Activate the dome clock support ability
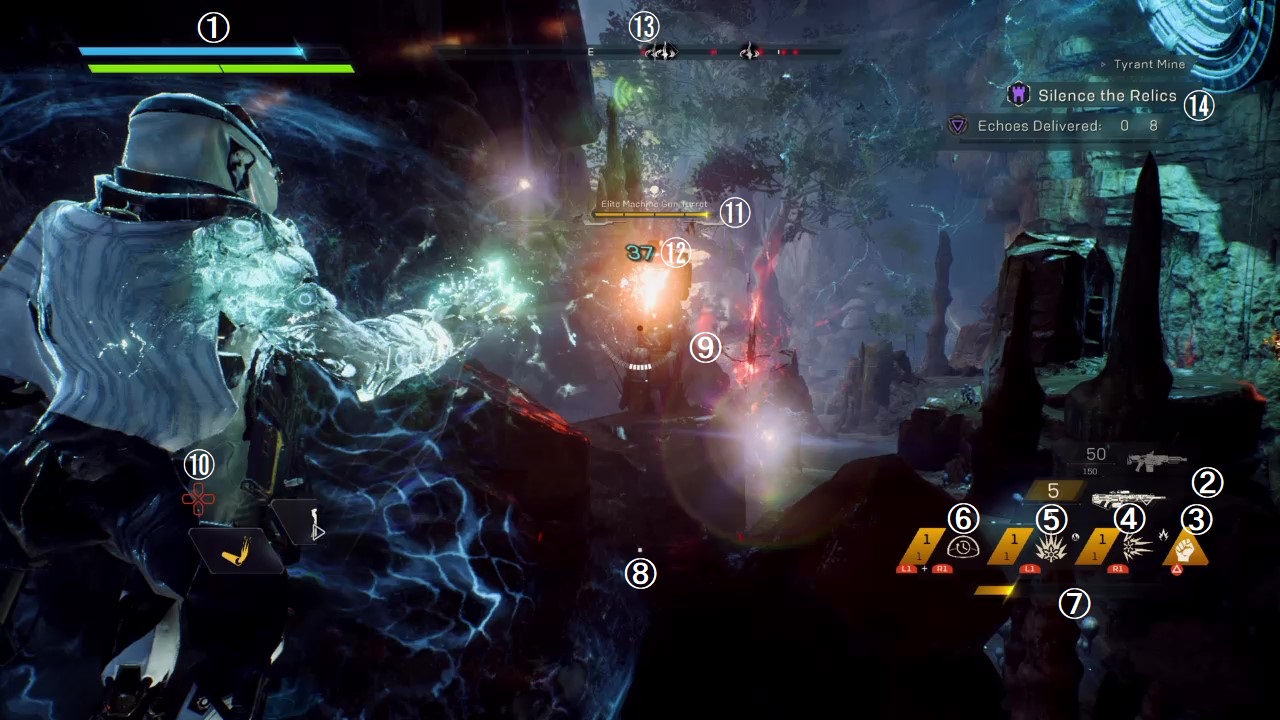 [964, 548]
